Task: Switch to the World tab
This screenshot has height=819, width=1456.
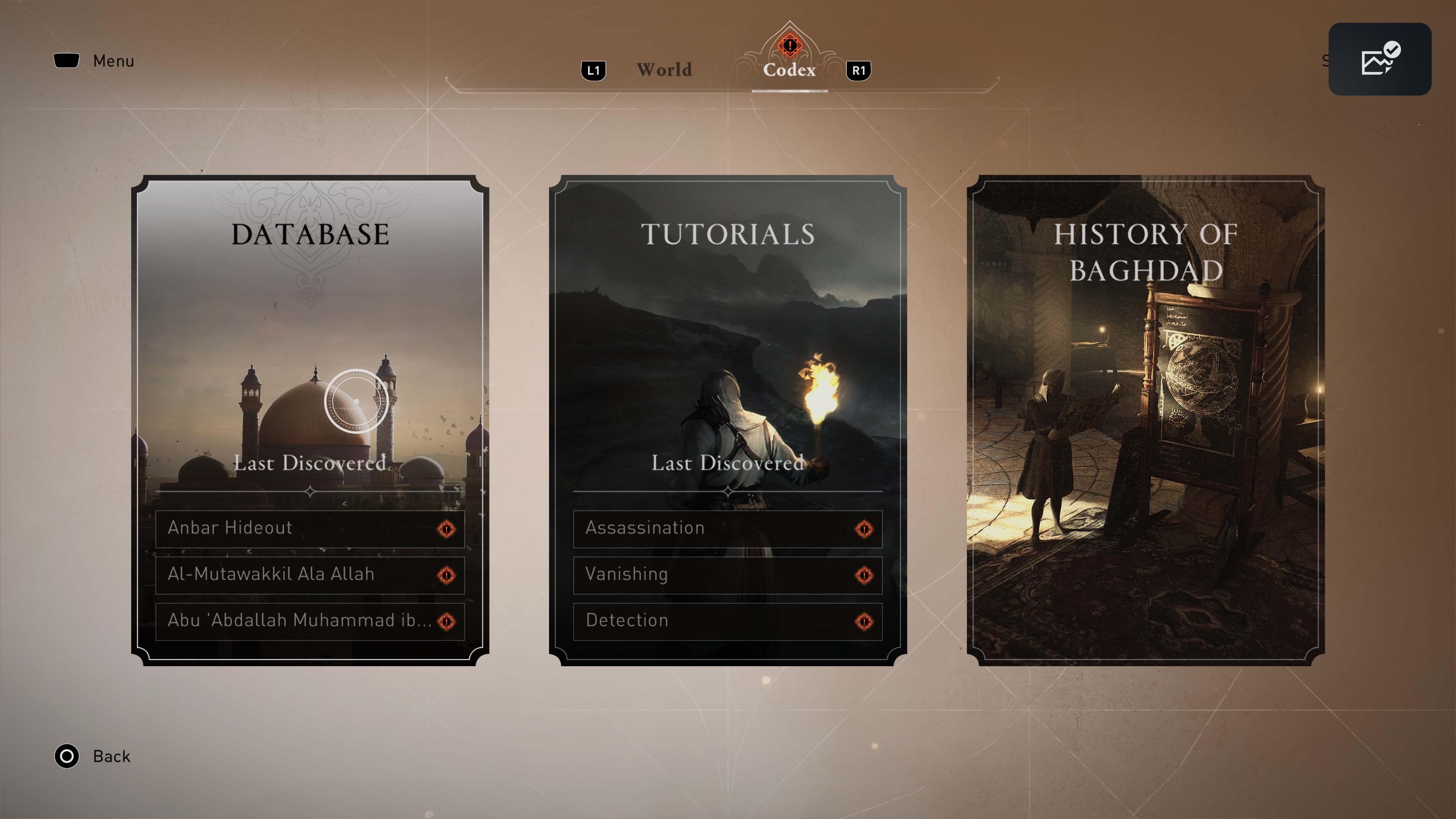Action: [x=664, y=69]
